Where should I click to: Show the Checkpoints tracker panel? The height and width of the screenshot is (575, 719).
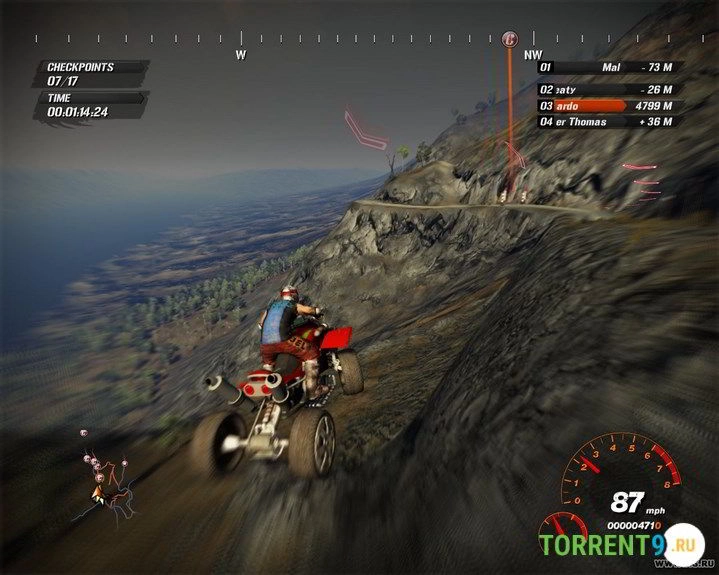pyautogui.click(x=95, y=73)
